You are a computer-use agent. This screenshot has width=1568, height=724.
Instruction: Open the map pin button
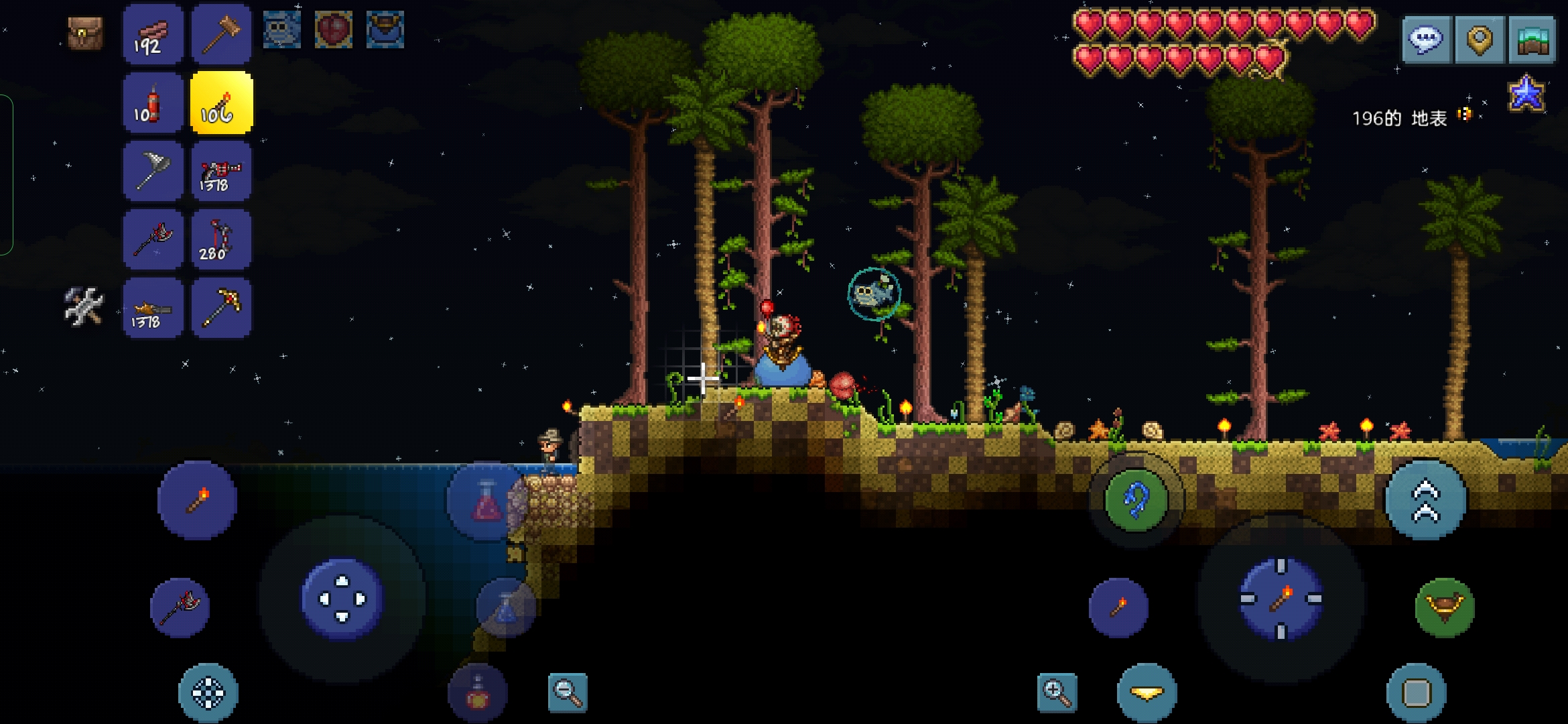click(1480, 40)
